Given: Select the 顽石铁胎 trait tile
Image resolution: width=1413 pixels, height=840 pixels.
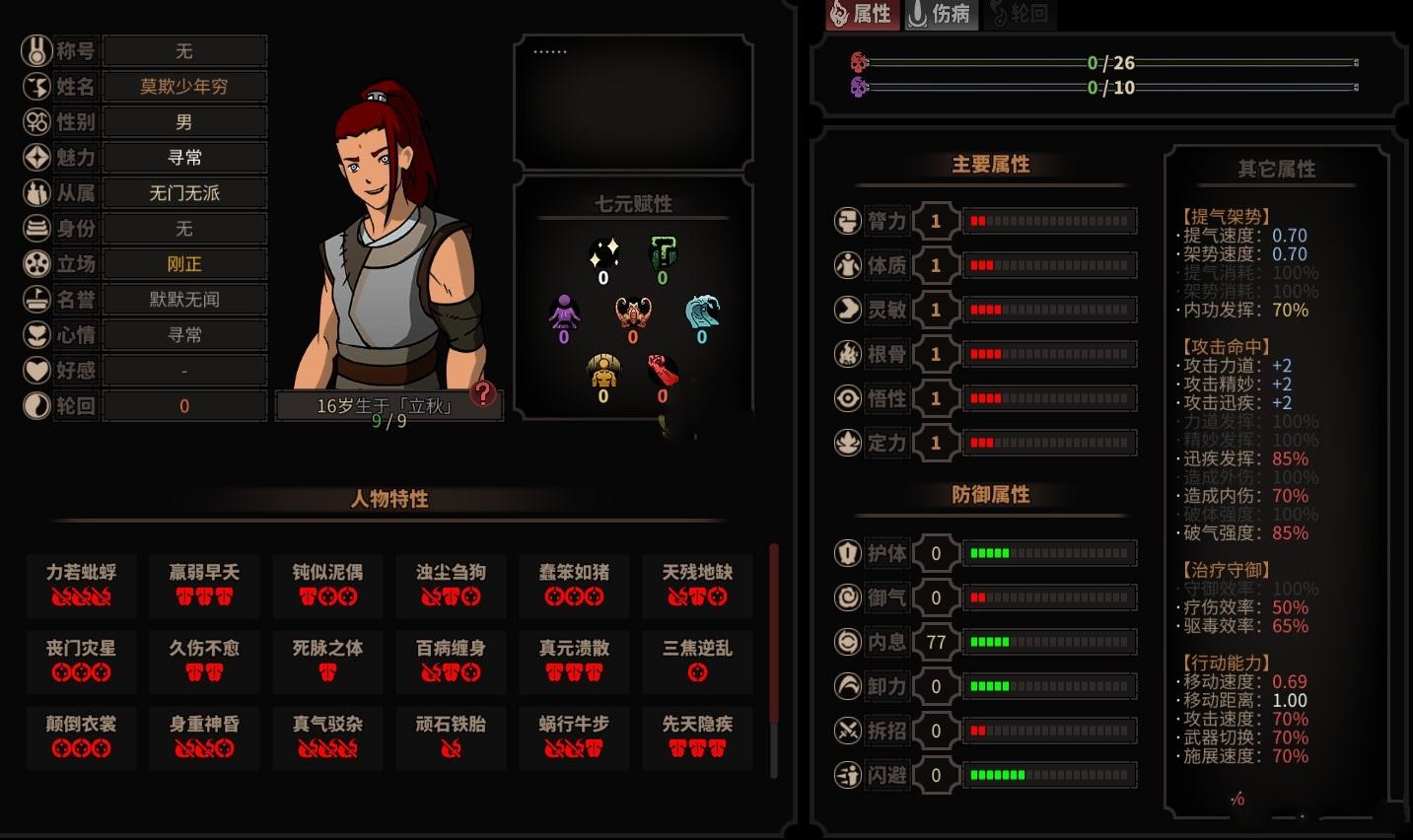Looking at the screenshot, I should pyautogui.click(x=451, y=735).
